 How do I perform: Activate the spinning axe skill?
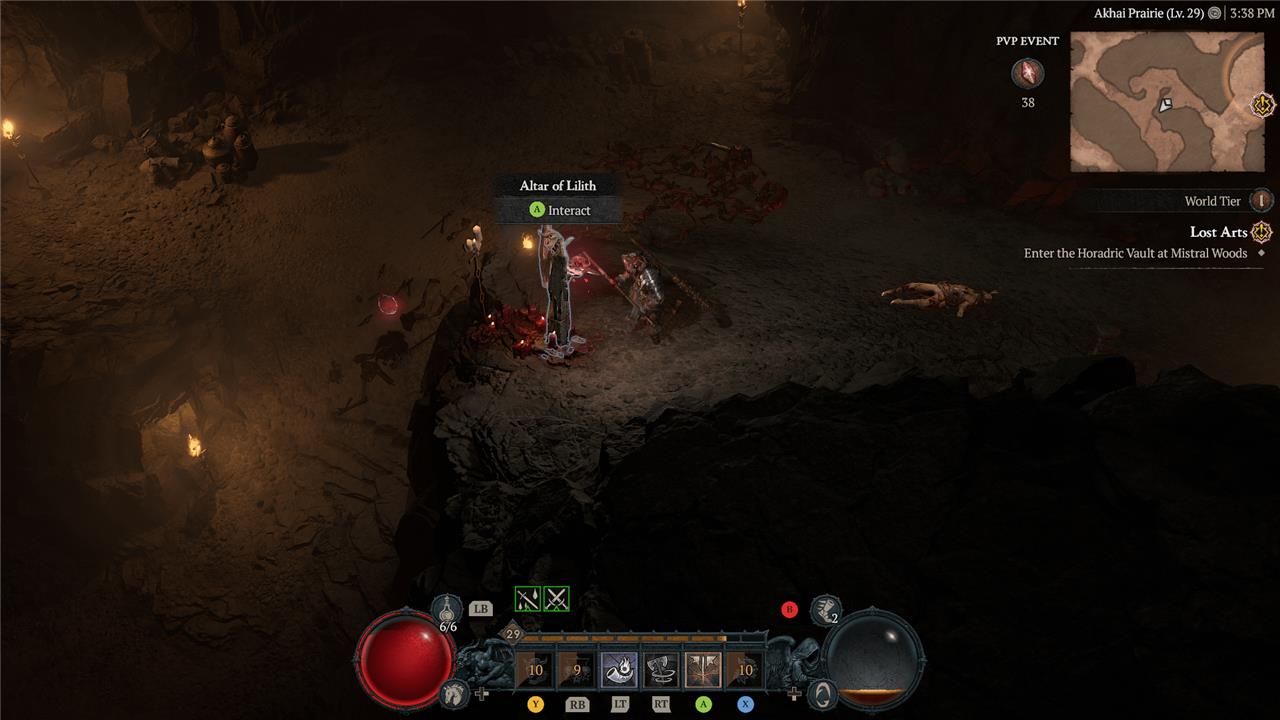point(661,670)
